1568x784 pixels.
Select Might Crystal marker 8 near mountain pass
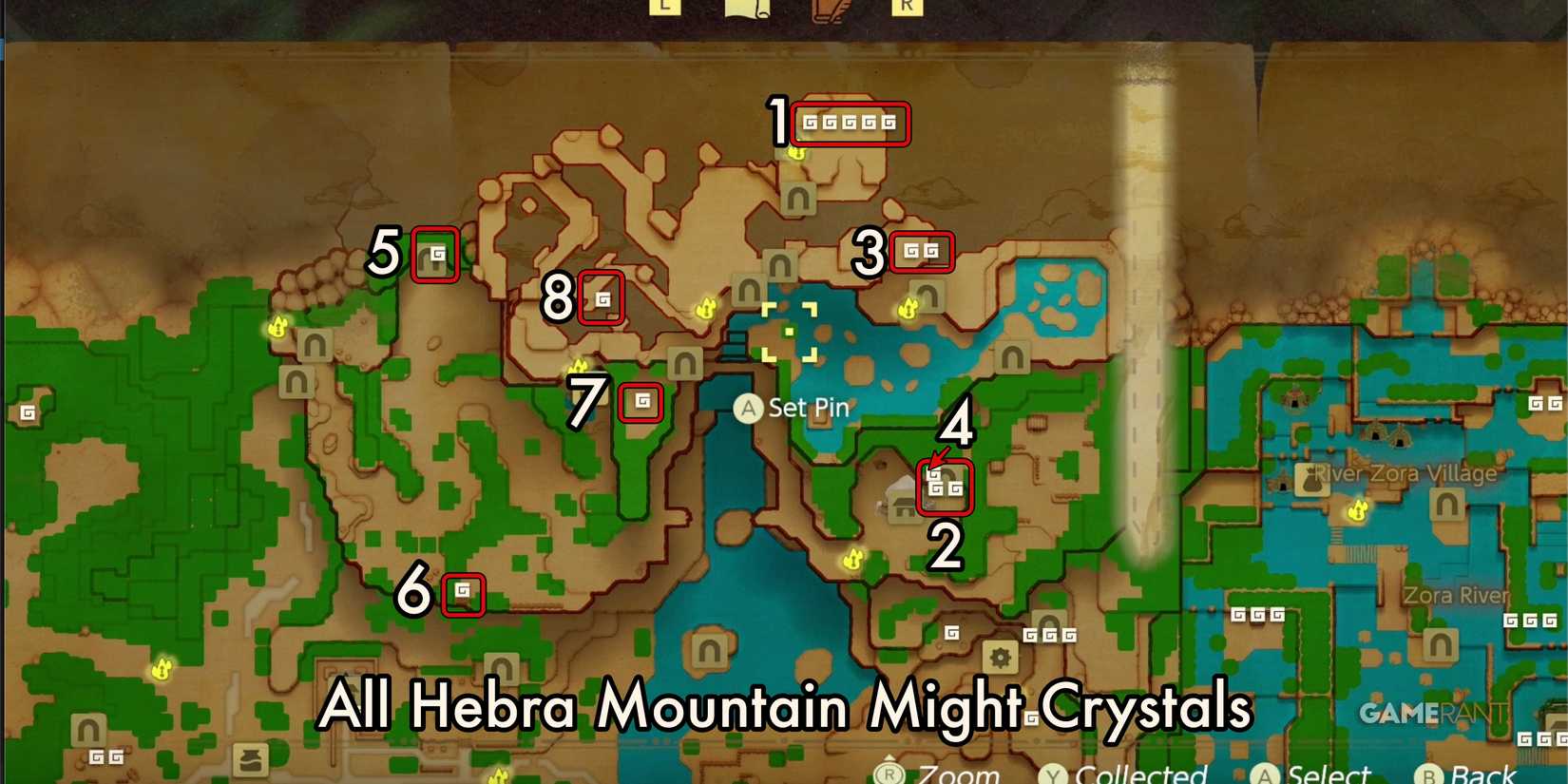pos(601,299)
